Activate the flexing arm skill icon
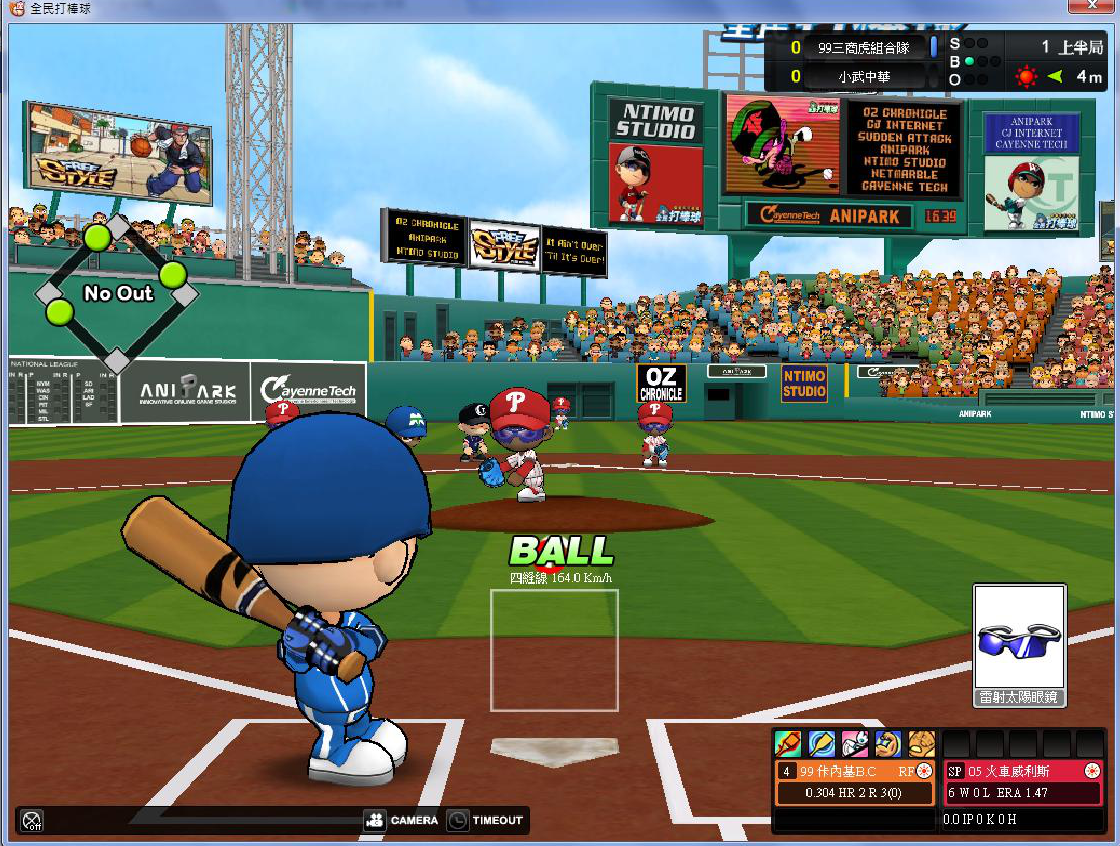 click(889, 744)
